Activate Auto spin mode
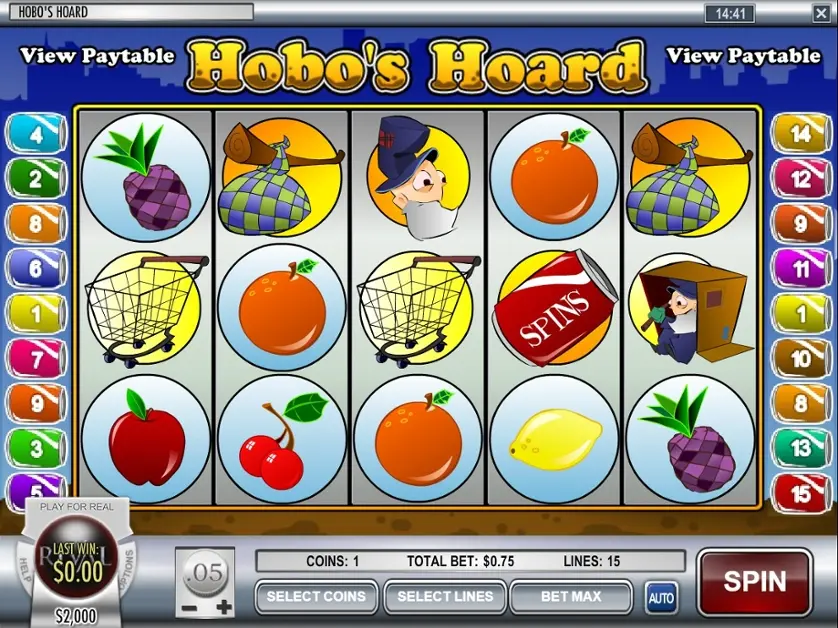 [660, 598]
